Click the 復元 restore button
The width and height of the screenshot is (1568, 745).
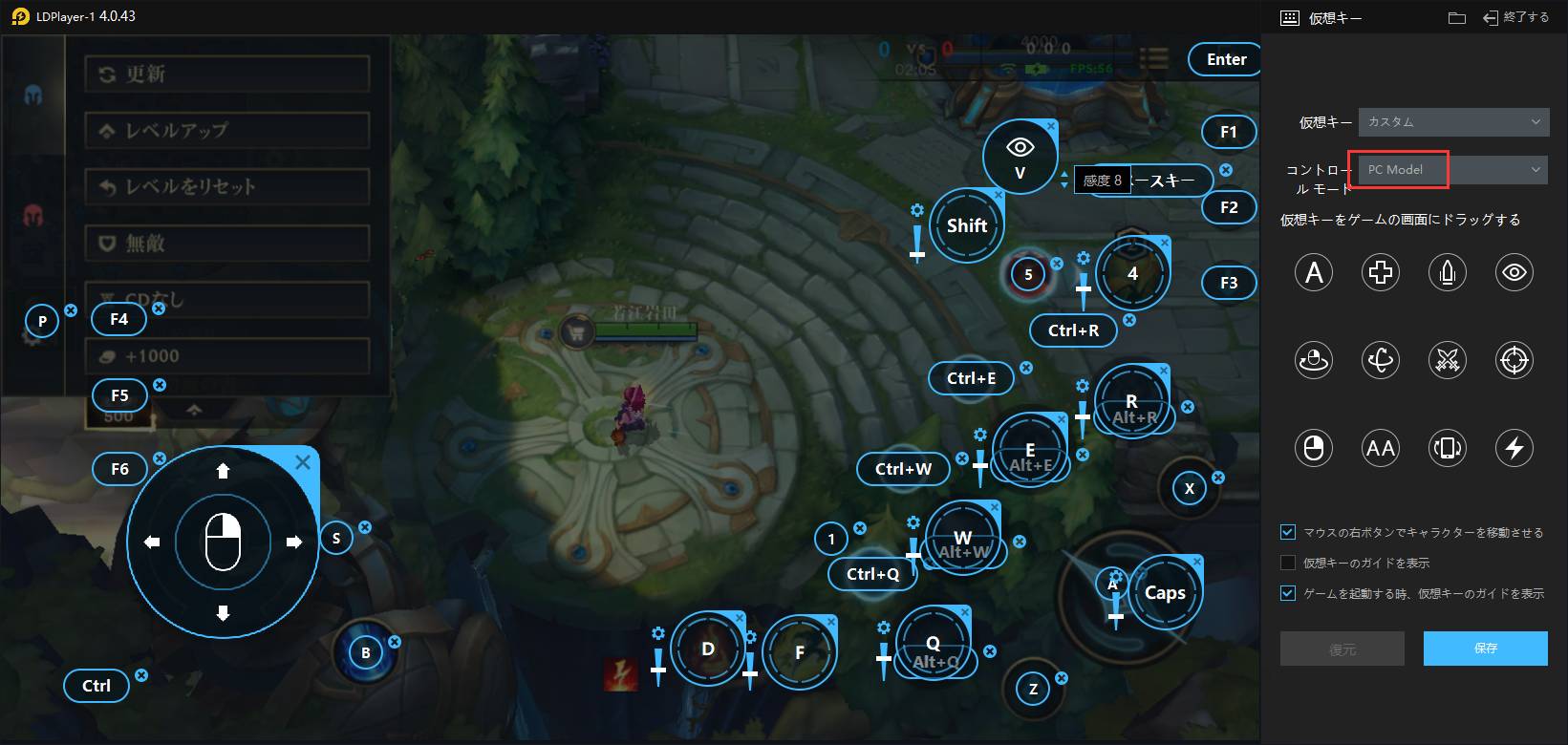(1342, 649)
